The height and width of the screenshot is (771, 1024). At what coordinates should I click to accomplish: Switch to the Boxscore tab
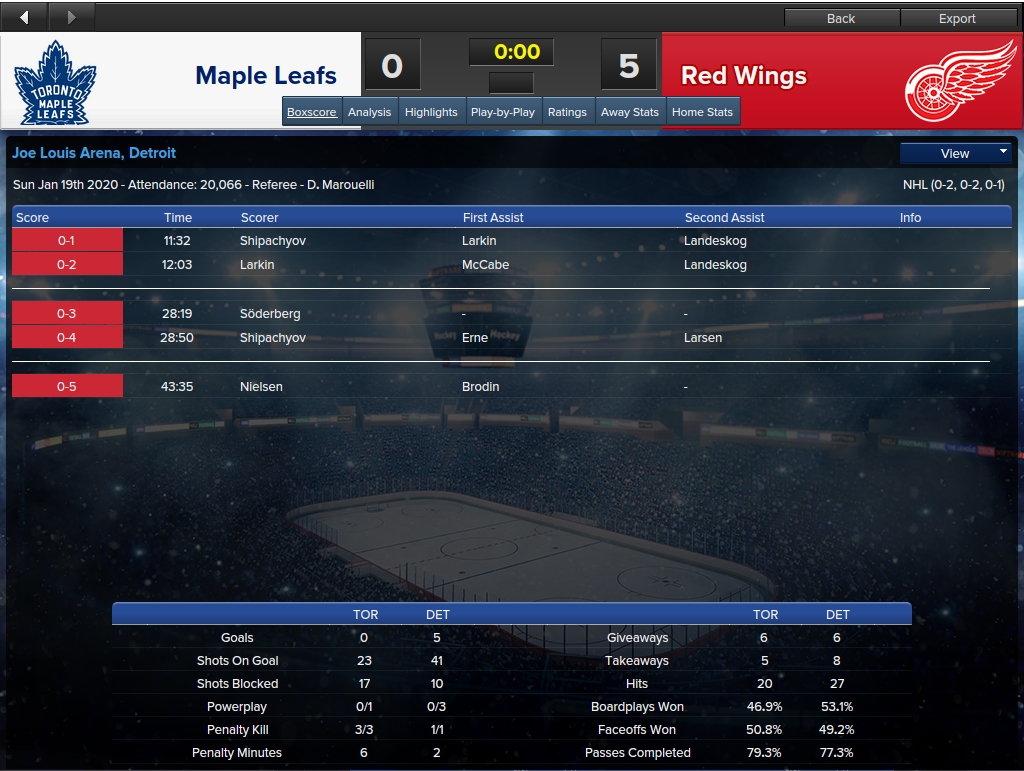pyautogui.click(x=312, y=112)
